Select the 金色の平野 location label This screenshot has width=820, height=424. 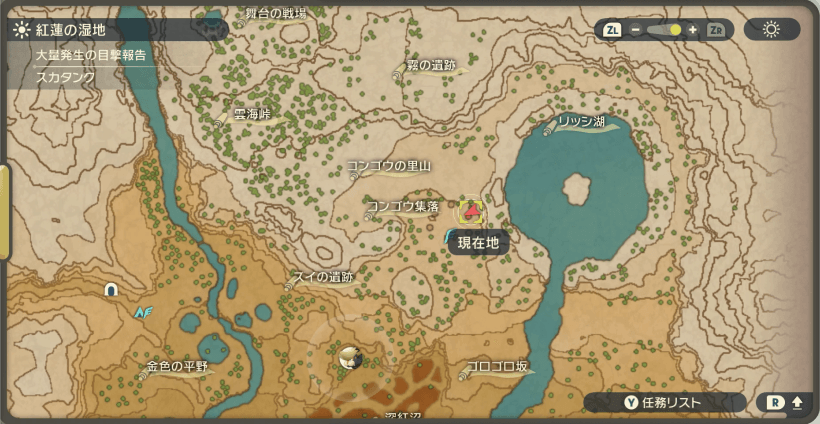177,367
